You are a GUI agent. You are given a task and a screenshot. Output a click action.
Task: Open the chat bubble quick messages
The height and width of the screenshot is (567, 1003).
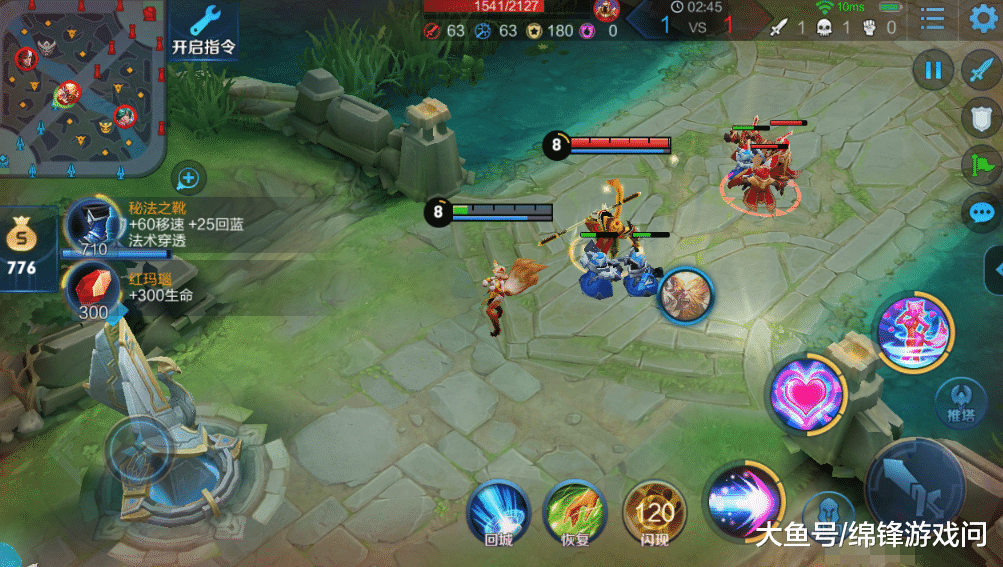click(x=980, y=212)
